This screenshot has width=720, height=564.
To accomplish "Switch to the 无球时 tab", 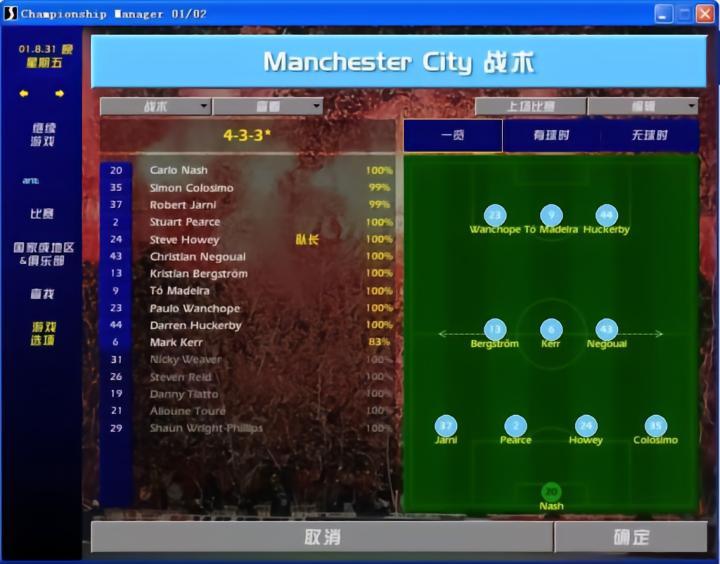I will 649,135.
